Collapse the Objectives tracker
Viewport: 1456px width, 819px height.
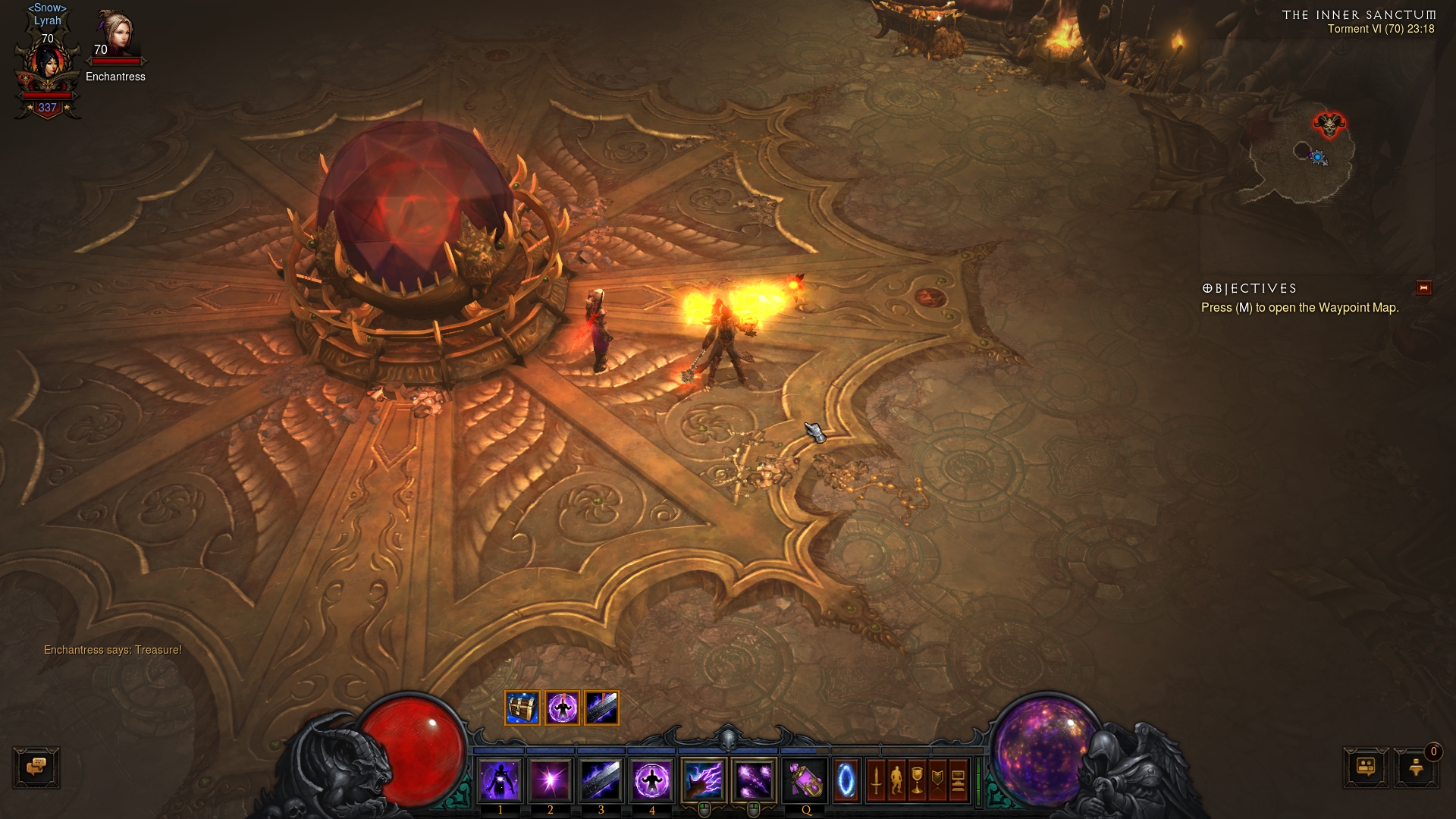(x=1423, y=288)
